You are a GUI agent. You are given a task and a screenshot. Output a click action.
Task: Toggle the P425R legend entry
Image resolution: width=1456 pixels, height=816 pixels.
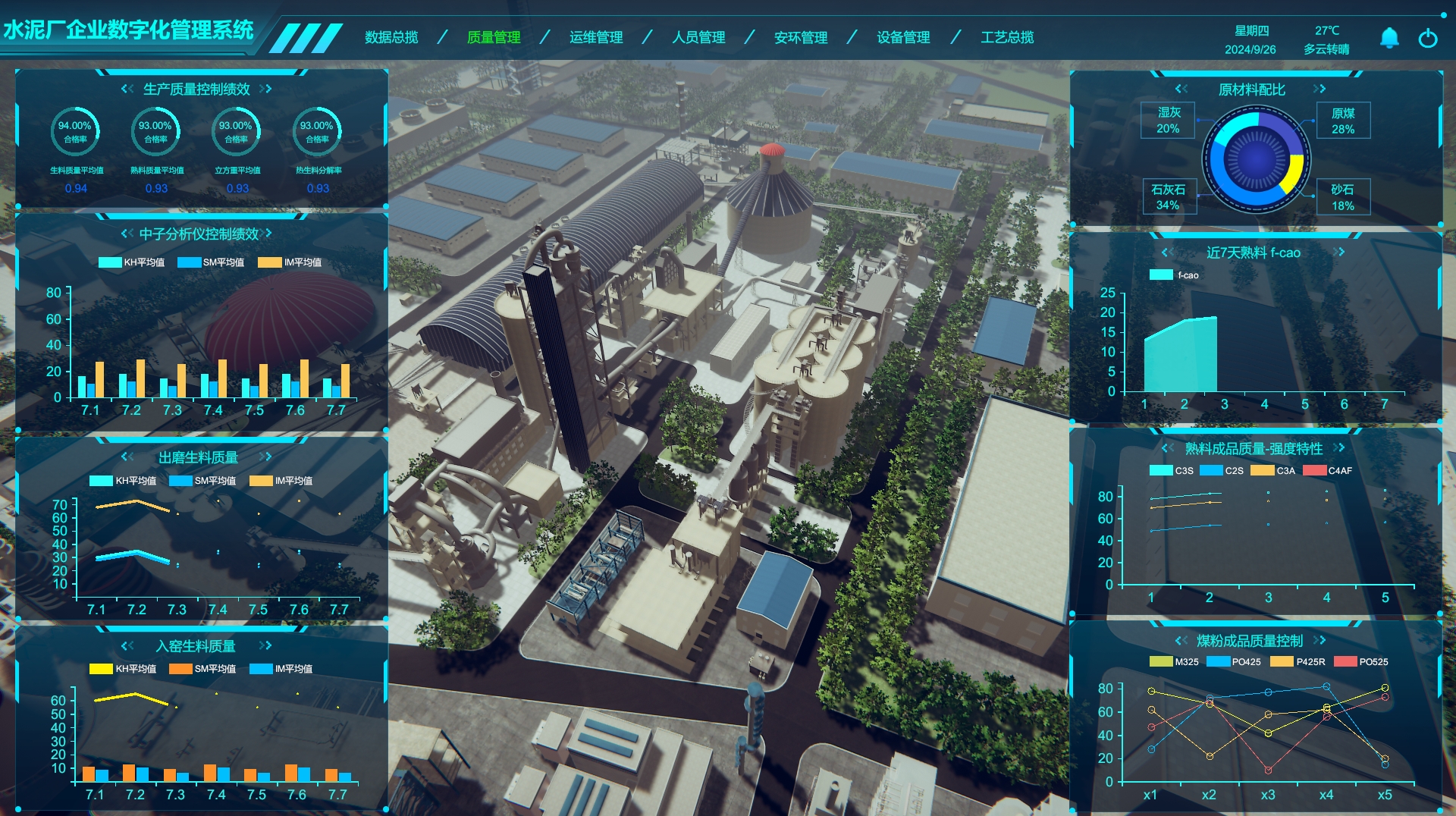(1298, 662)
